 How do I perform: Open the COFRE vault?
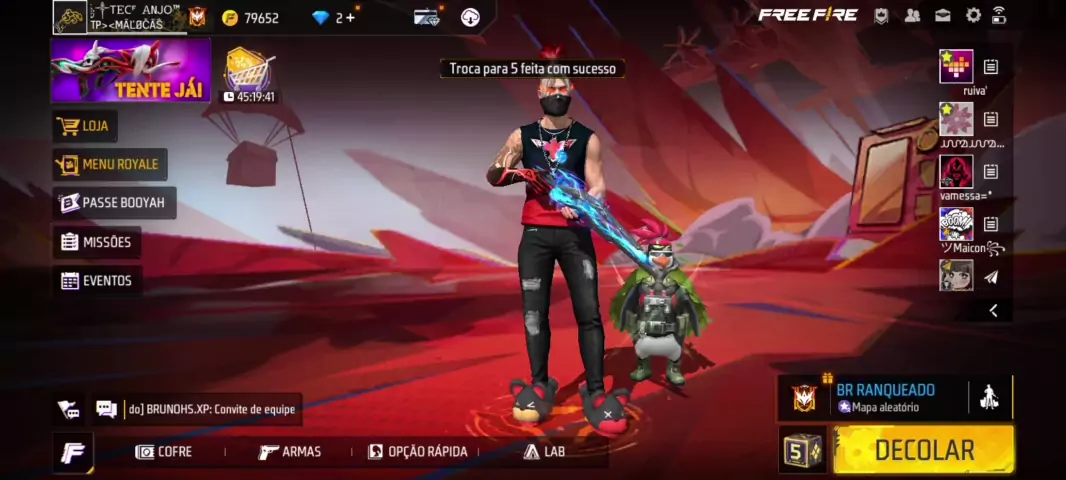164,452
